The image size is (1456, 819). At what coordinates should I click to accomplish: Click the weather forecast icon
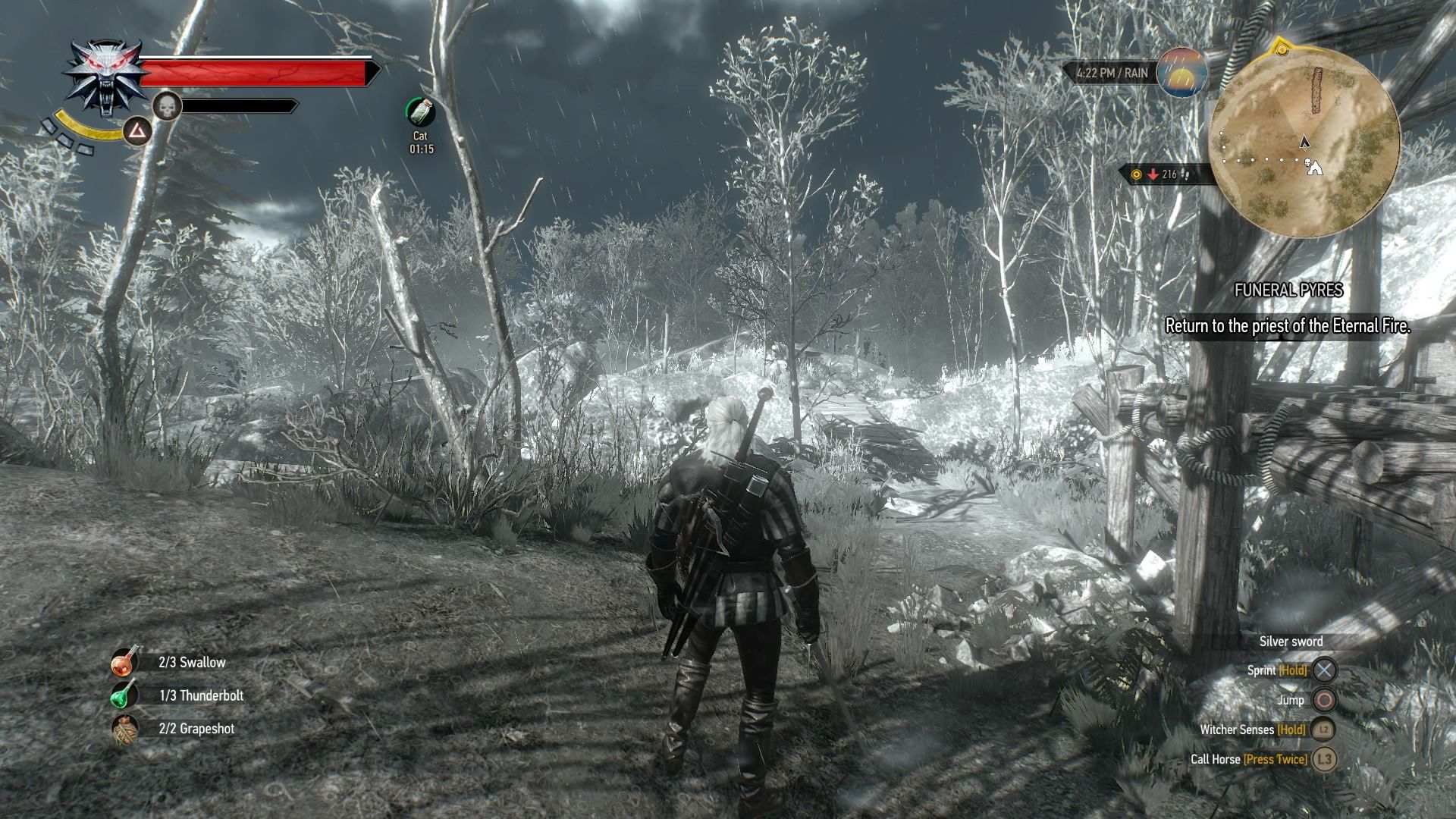[1183, 72]
